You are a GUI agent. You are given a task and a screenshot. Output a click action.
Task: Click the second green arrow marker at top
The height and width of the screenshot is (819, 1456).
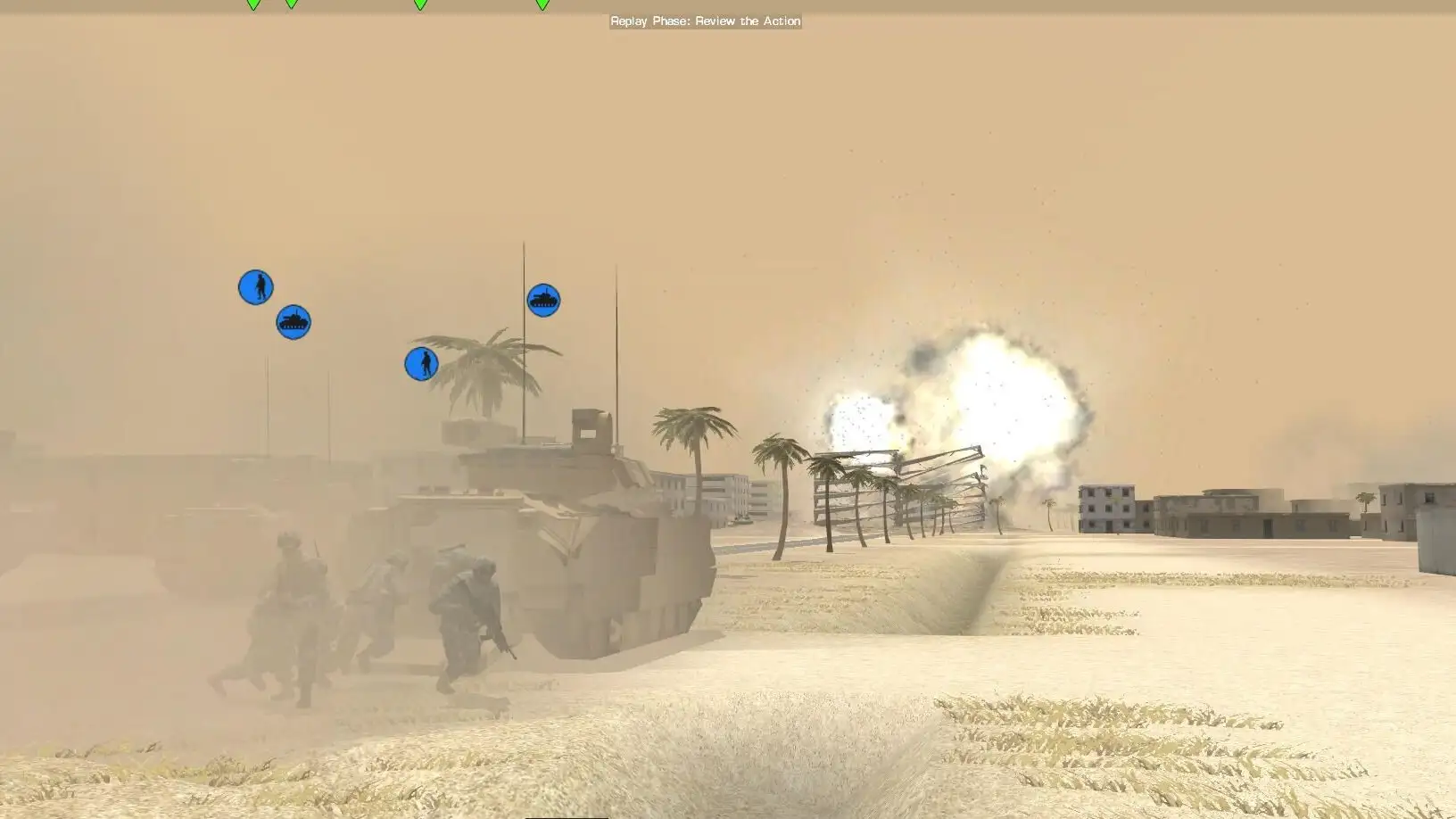click(289, 6)
